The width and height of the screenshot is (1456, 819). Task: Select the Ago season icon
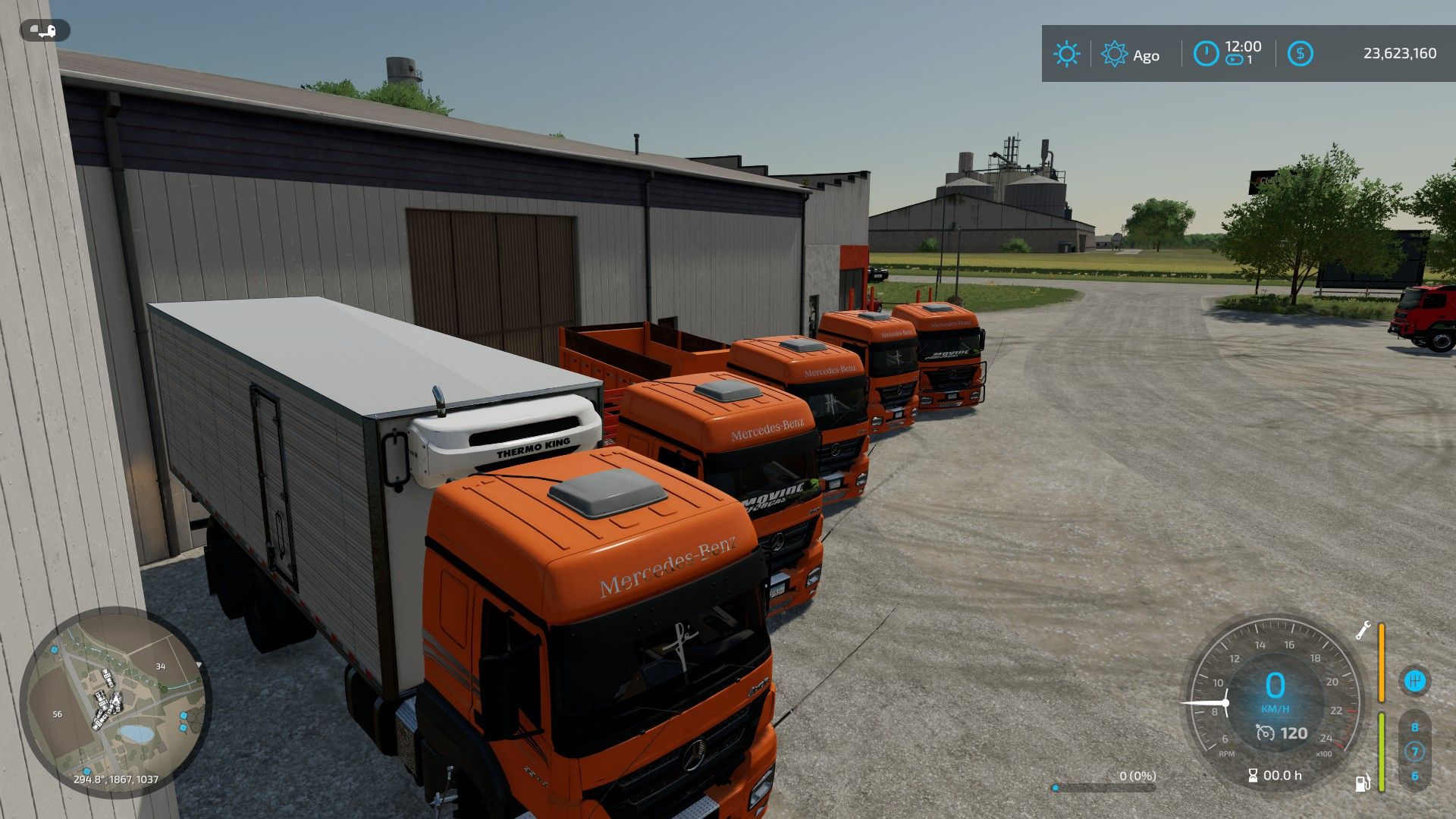click(x=1114, y=54)
